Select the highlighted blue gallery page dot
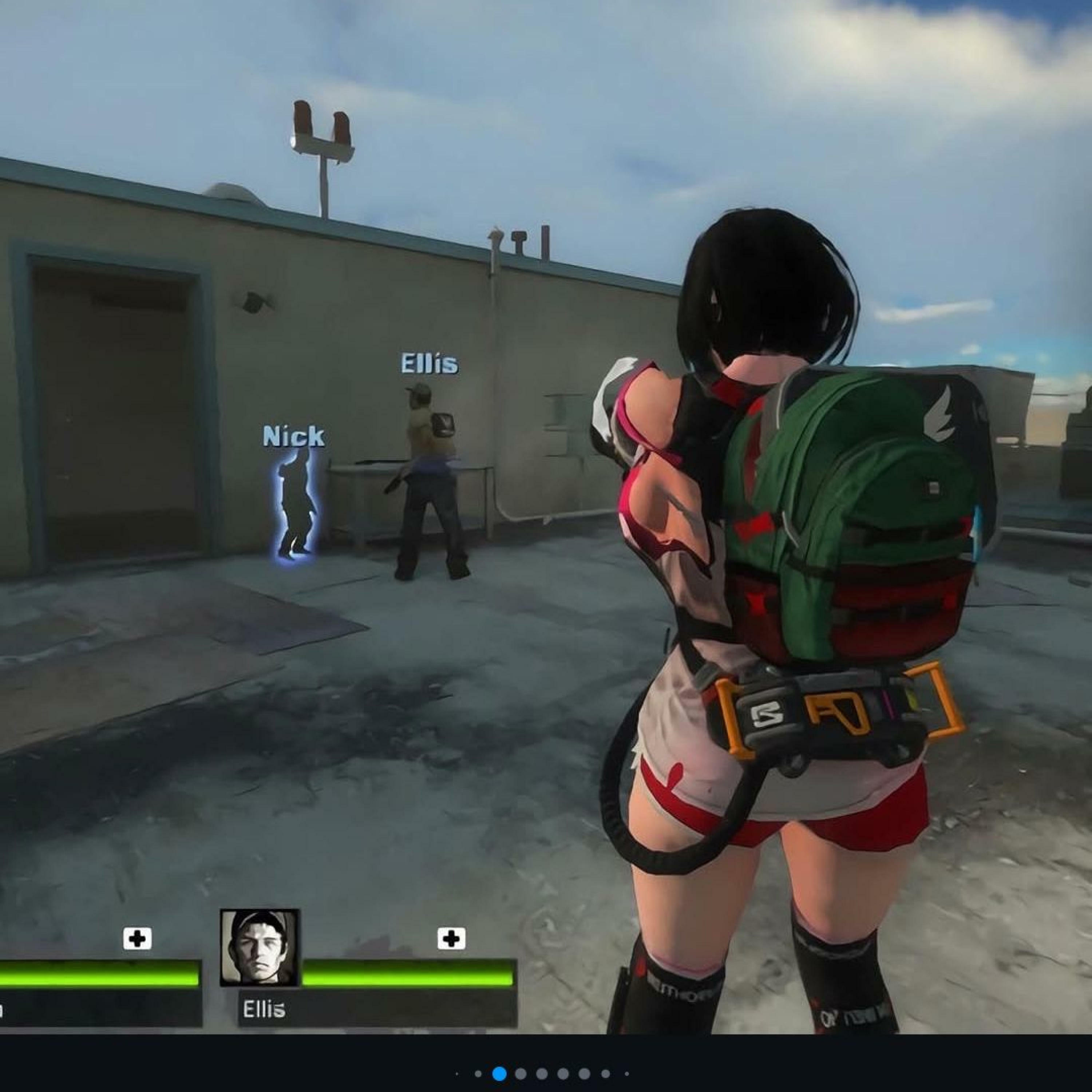Screen dimensions: 1092x1092 [x=499, y=1073]
